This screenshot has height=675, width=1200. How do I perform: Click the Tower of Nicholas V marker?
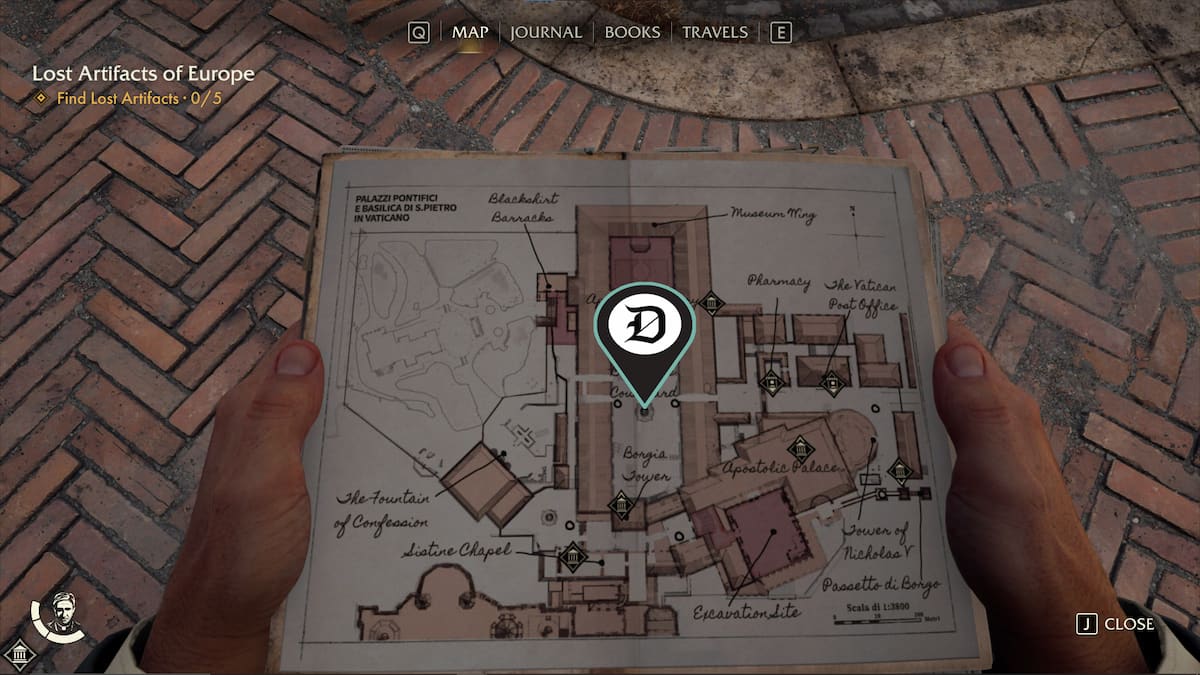pos(899,471)
